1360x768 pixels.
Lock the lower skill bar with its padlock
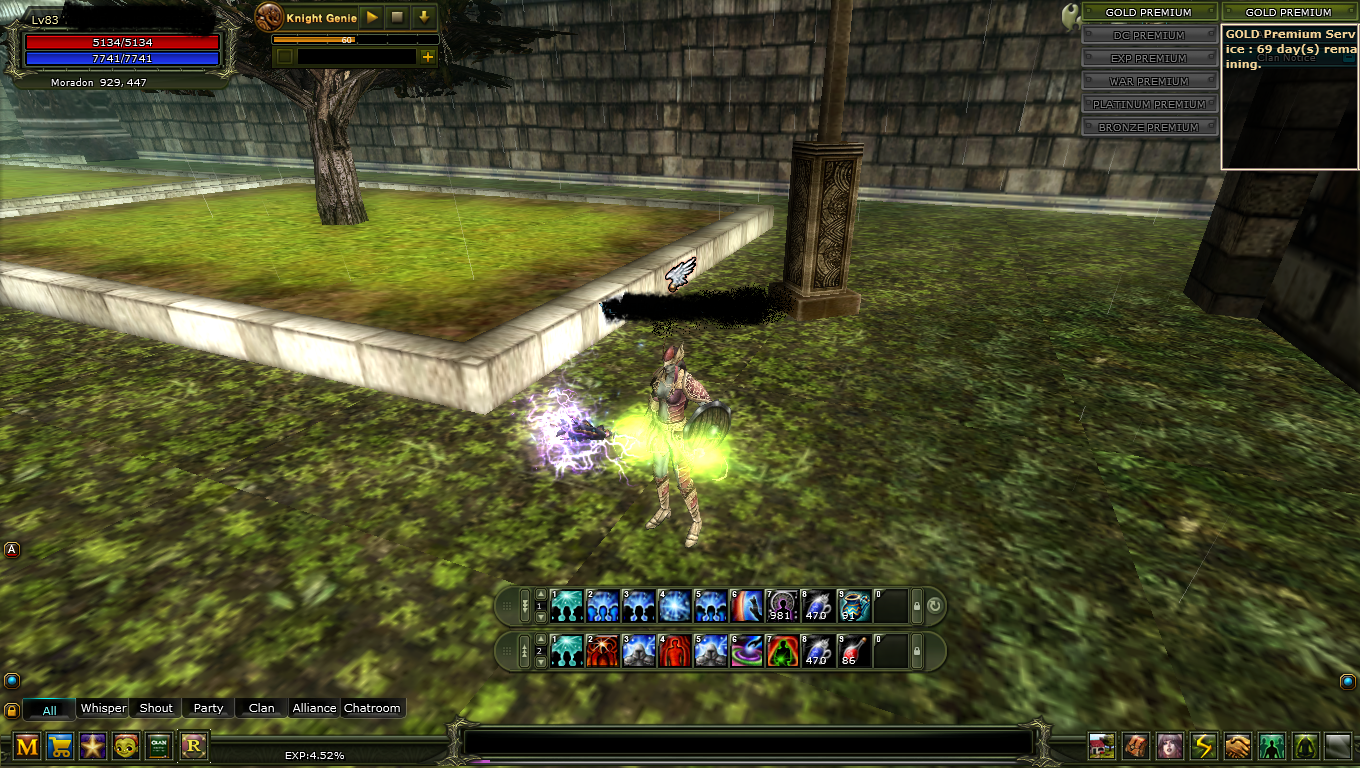[916, 650]
